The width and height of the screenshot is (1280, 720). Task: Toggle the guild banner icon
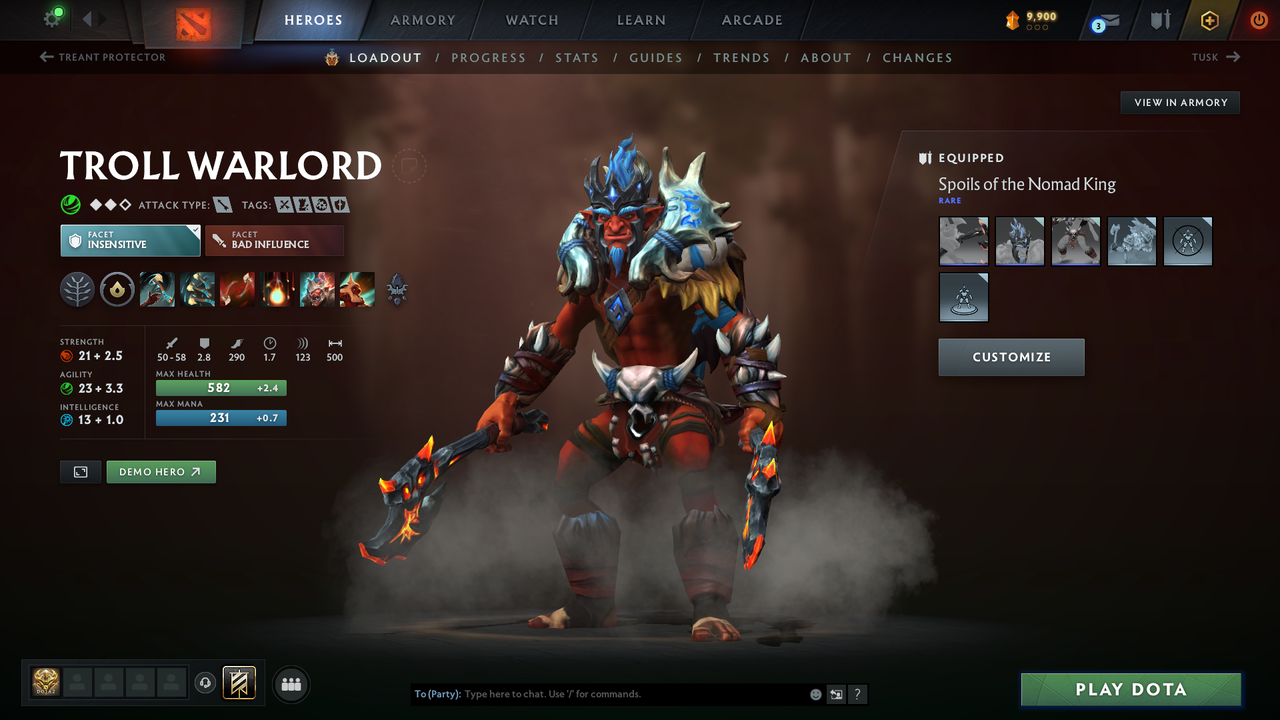point(240,683)
